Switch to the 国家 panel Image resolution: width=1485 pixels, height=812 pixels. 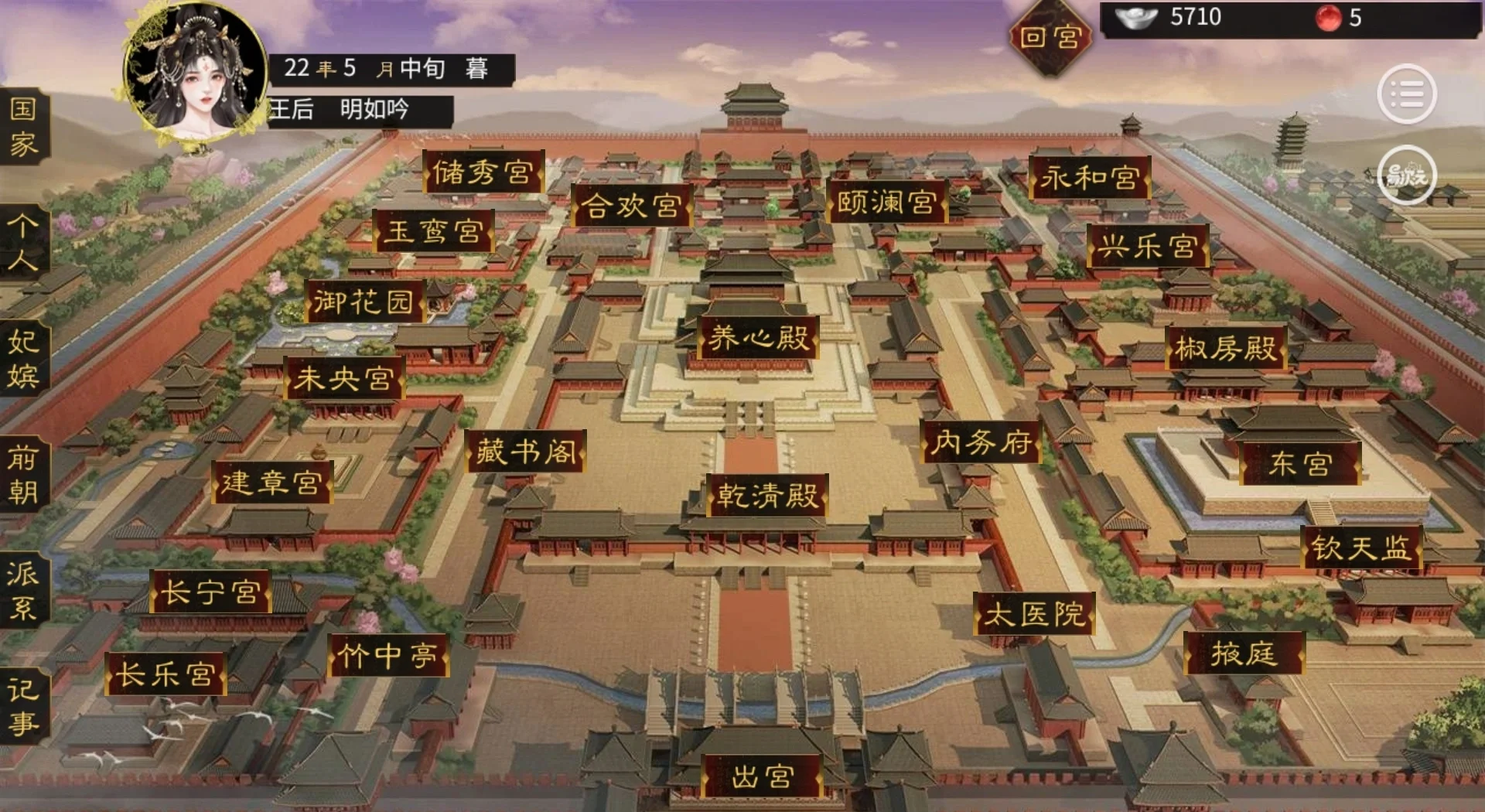tap(23, 128)
